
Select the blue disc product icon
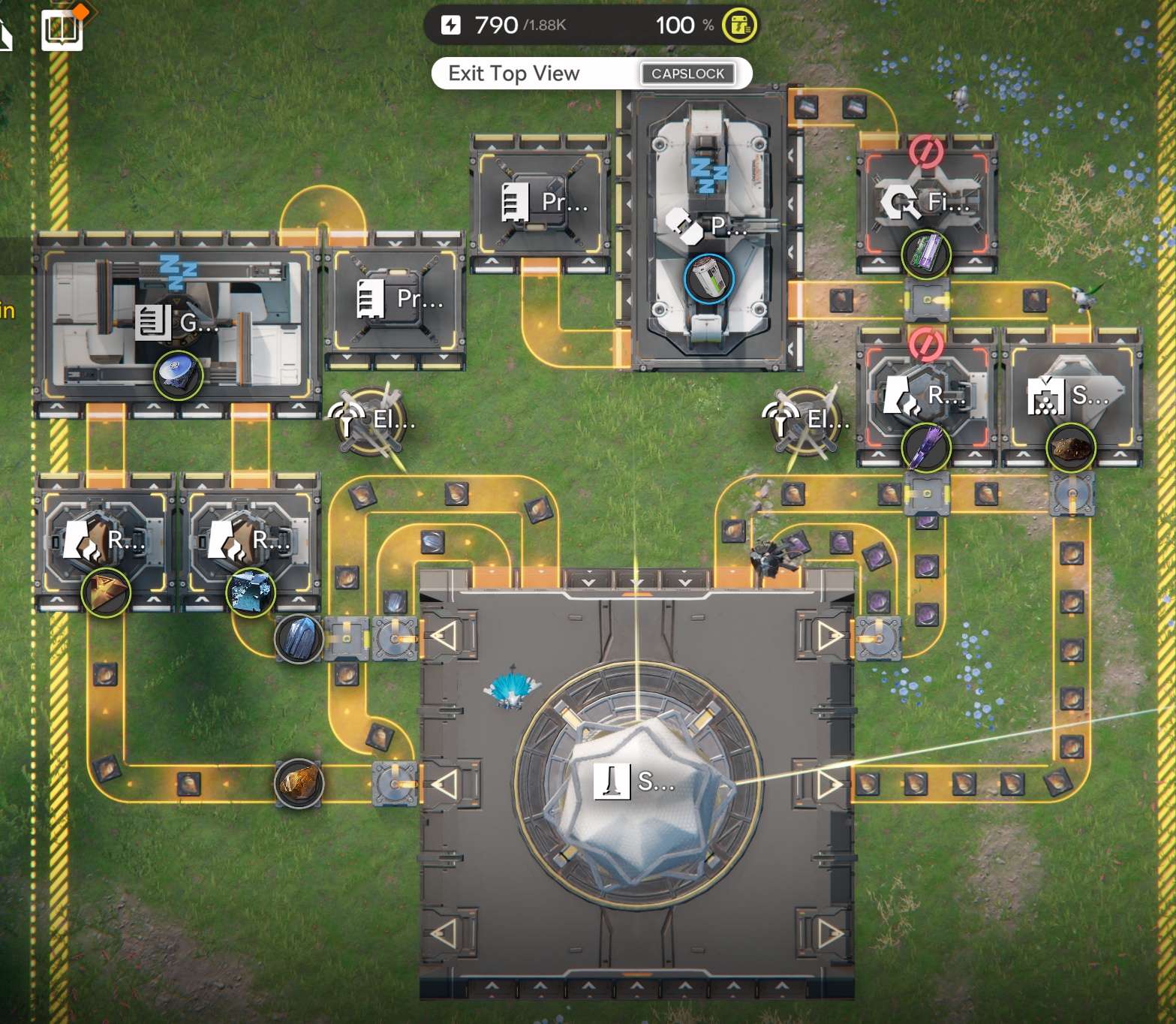[178, 375]
